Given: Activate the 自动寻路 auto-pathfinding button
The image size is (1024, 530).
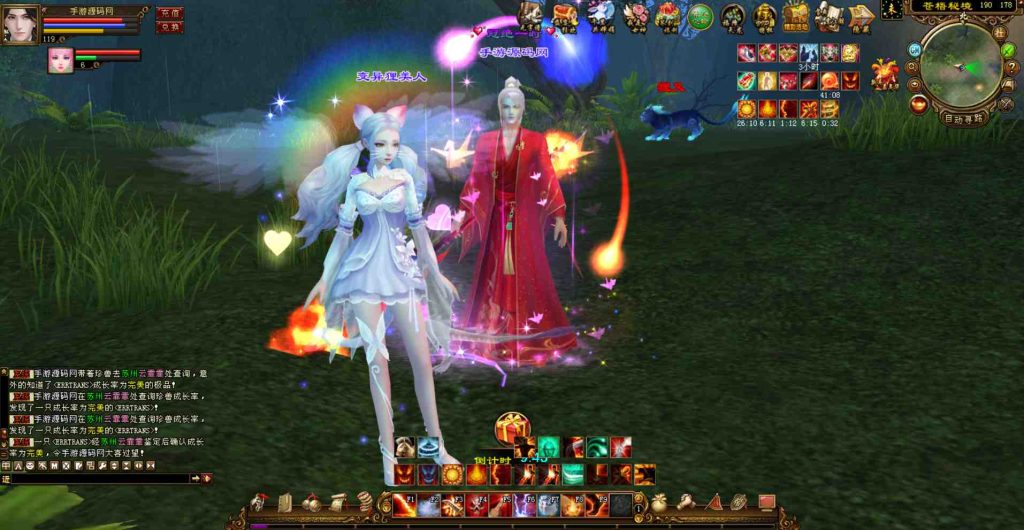Looking at the screenshot, I should coord(964,117).
